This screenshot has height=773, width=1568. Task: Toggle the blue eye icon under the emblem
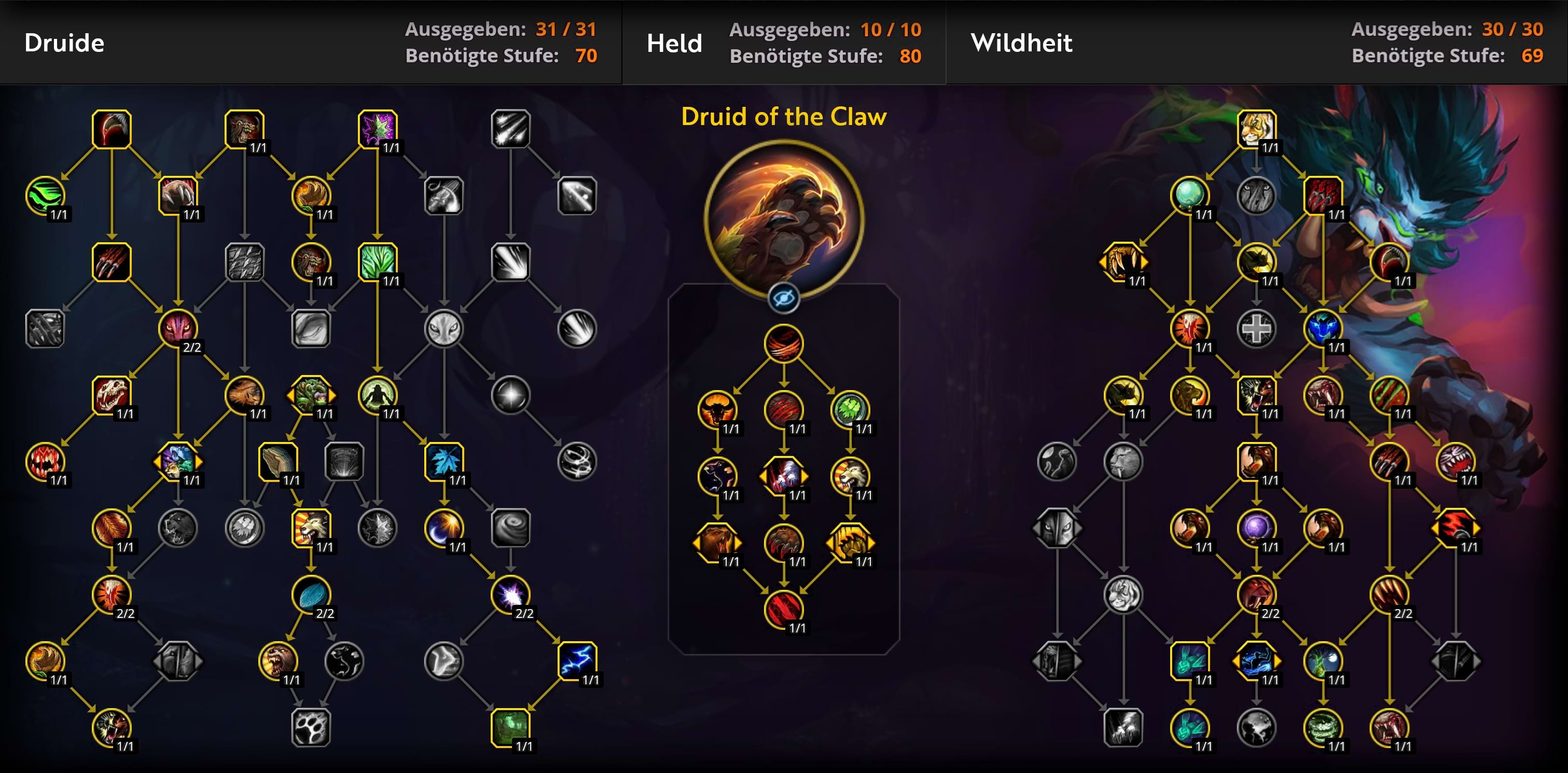tap(783, 298)
